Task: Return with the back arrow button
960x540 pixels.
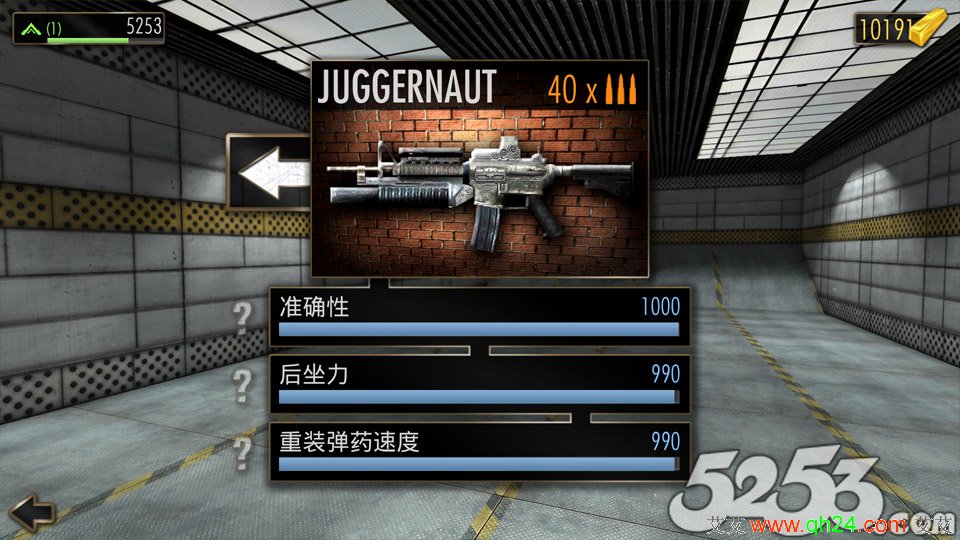Action: tap(31, 512)
